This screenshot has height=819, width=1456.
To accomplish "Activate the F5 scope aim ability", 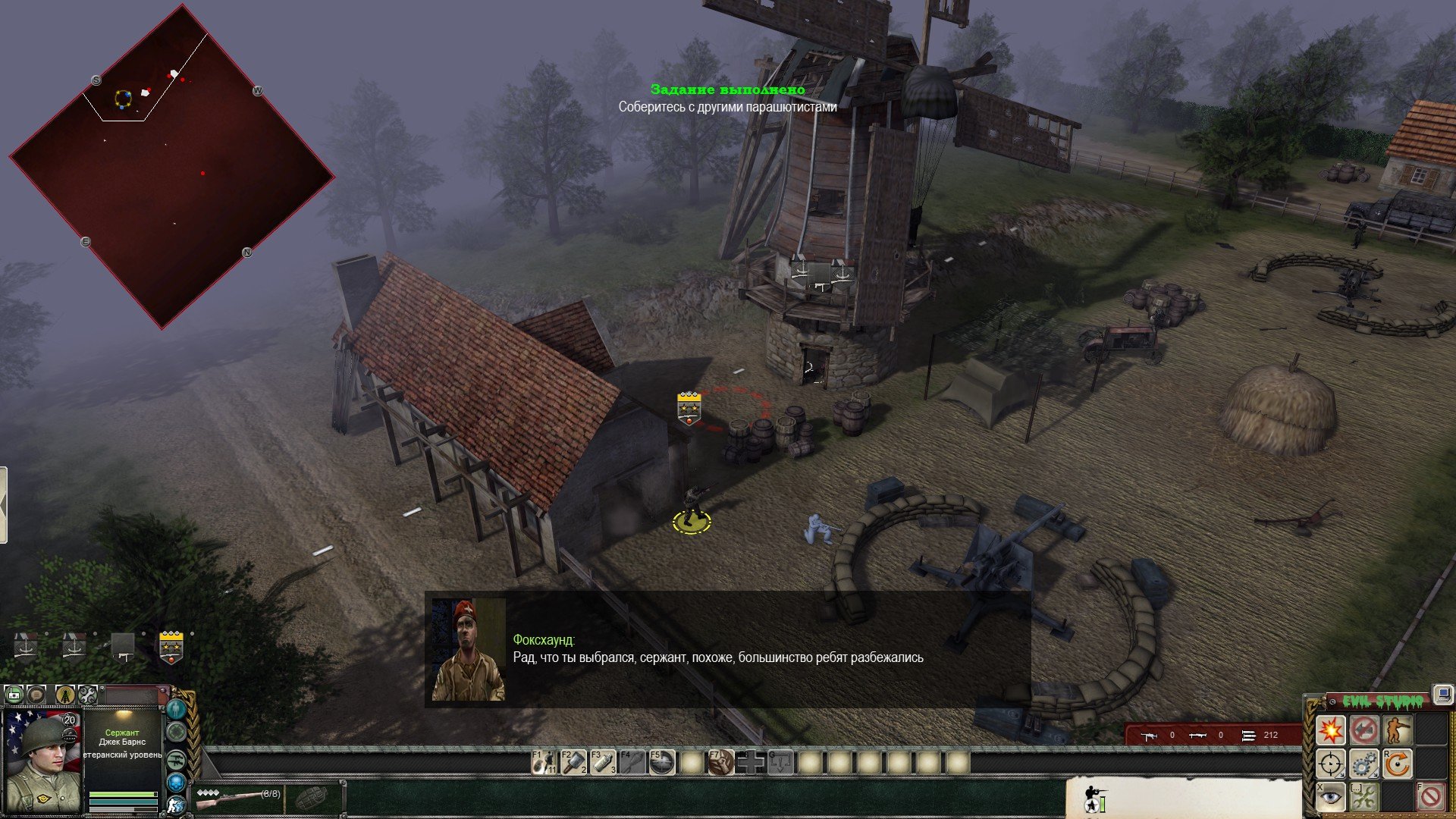I will click(x=662, y=762).
